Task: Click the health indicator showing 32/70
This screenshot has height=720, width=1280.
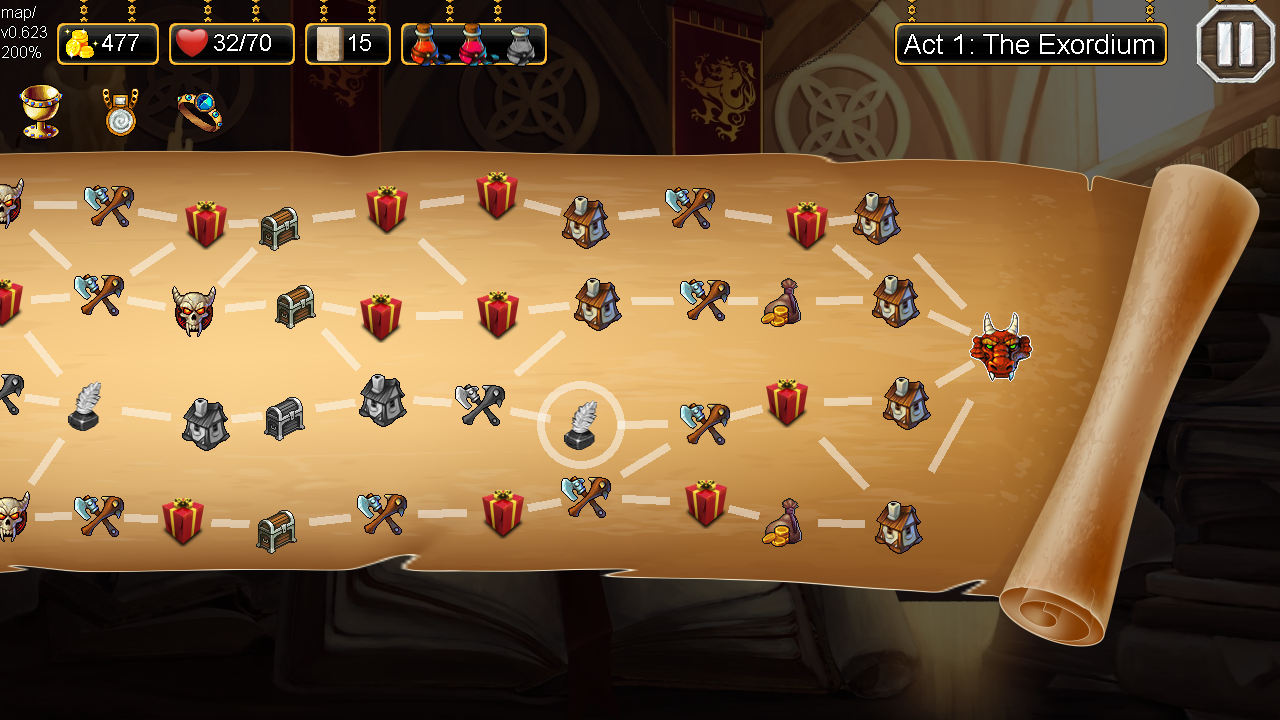Action: pos(231,43)
